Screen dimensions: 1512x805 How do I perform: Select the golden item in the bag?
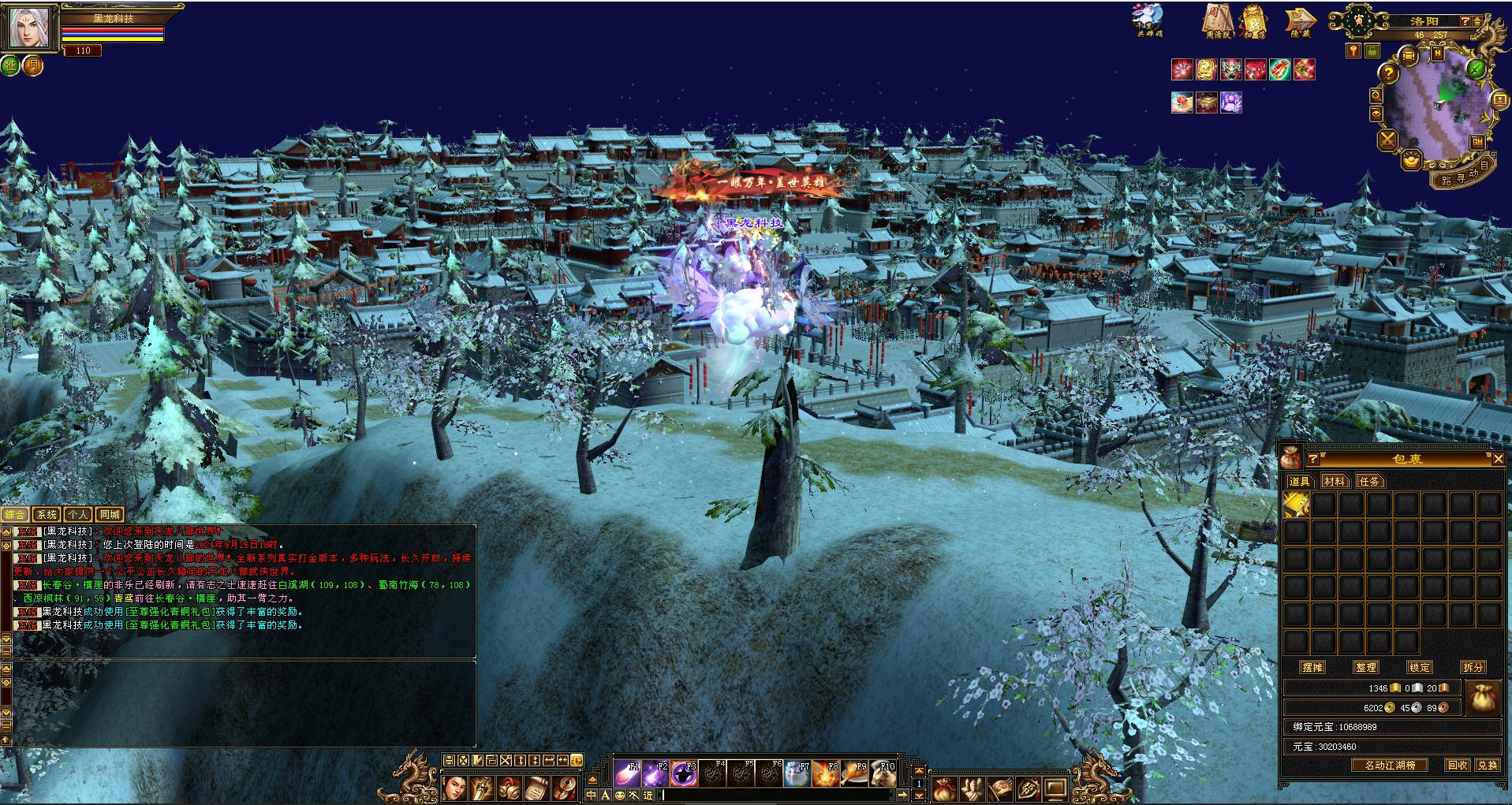[1297, 505]
